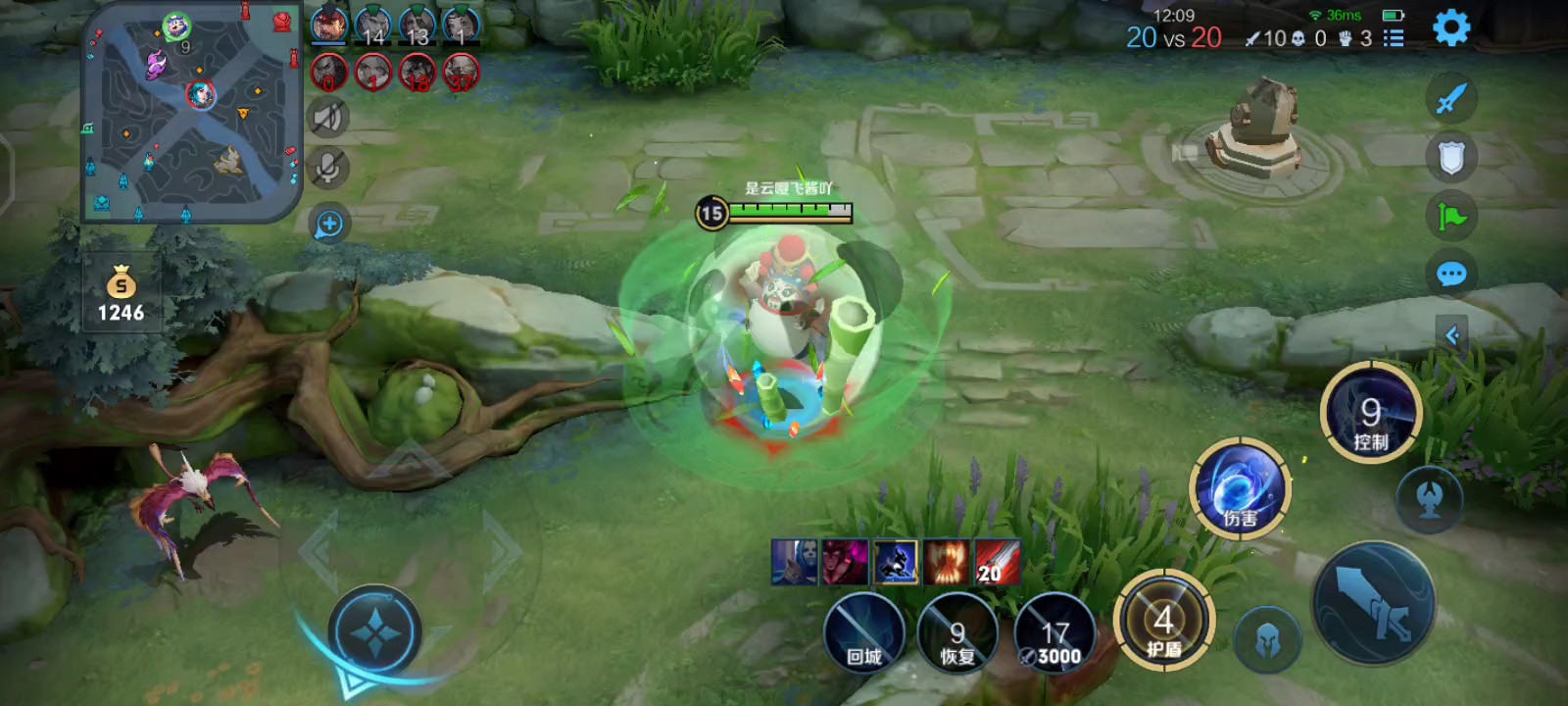Cast the 控制 control skill
This screenshot has height=706, width=1568.
pos(1370,413)
